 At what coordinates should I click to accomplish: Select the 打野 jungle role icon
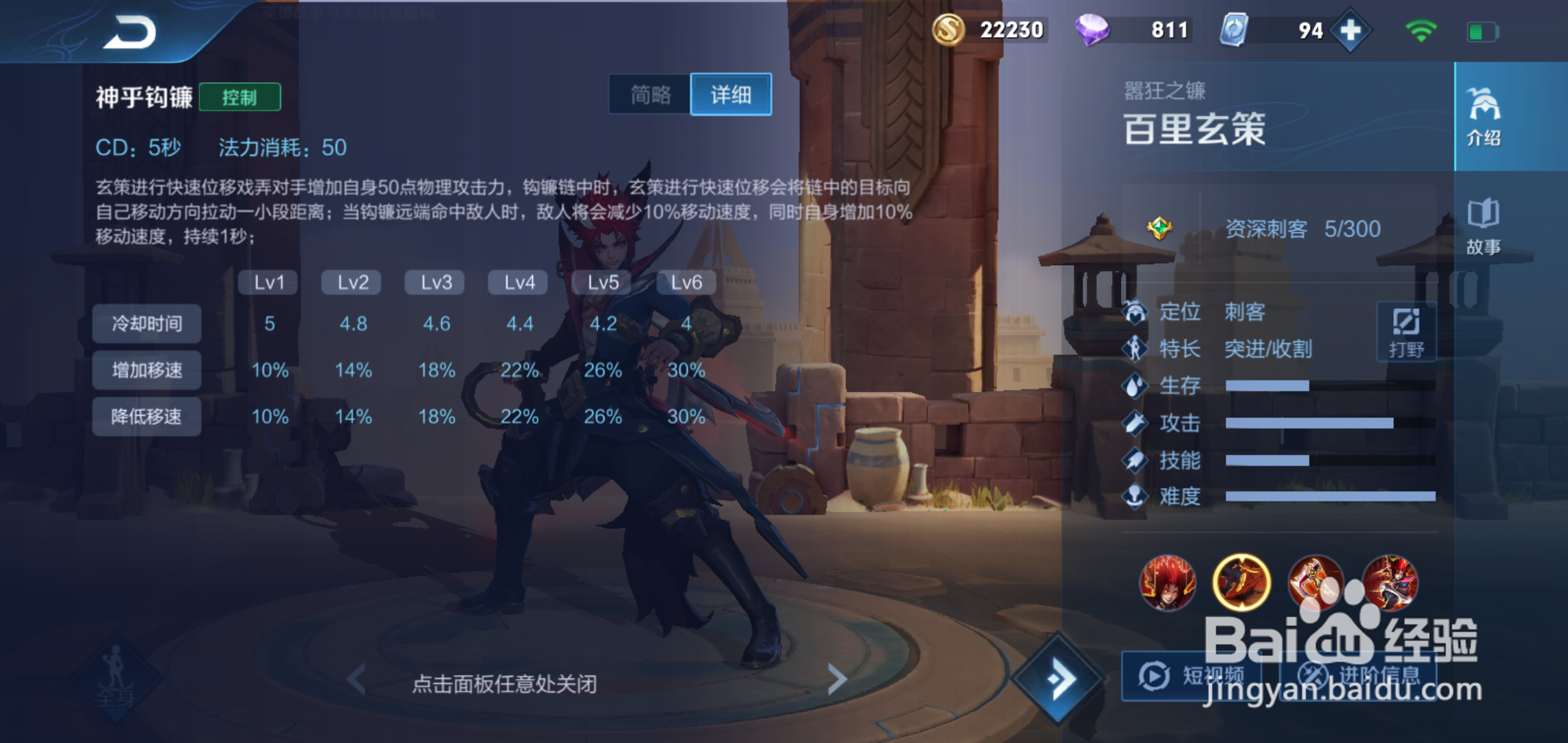[1406, 332]
